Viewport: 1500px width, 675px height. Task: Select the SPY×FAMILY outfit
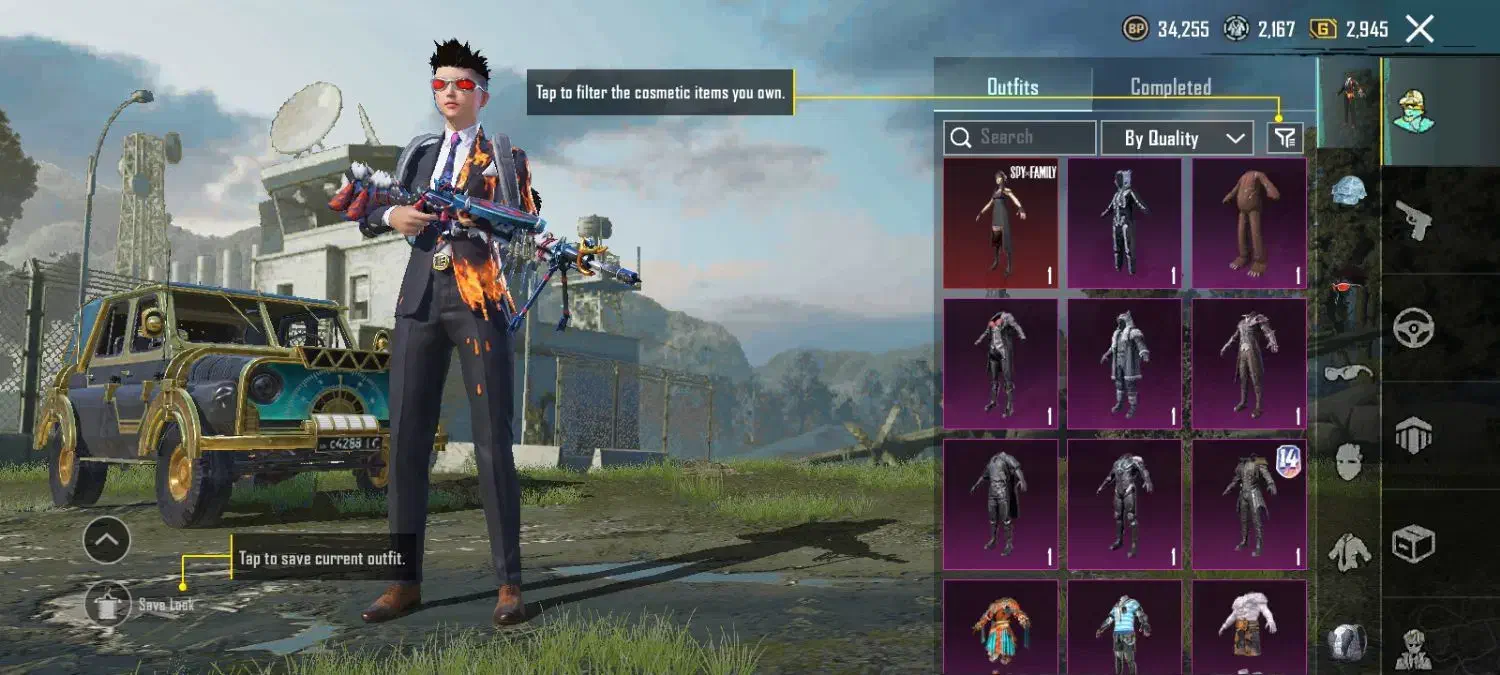(1000, 223)
